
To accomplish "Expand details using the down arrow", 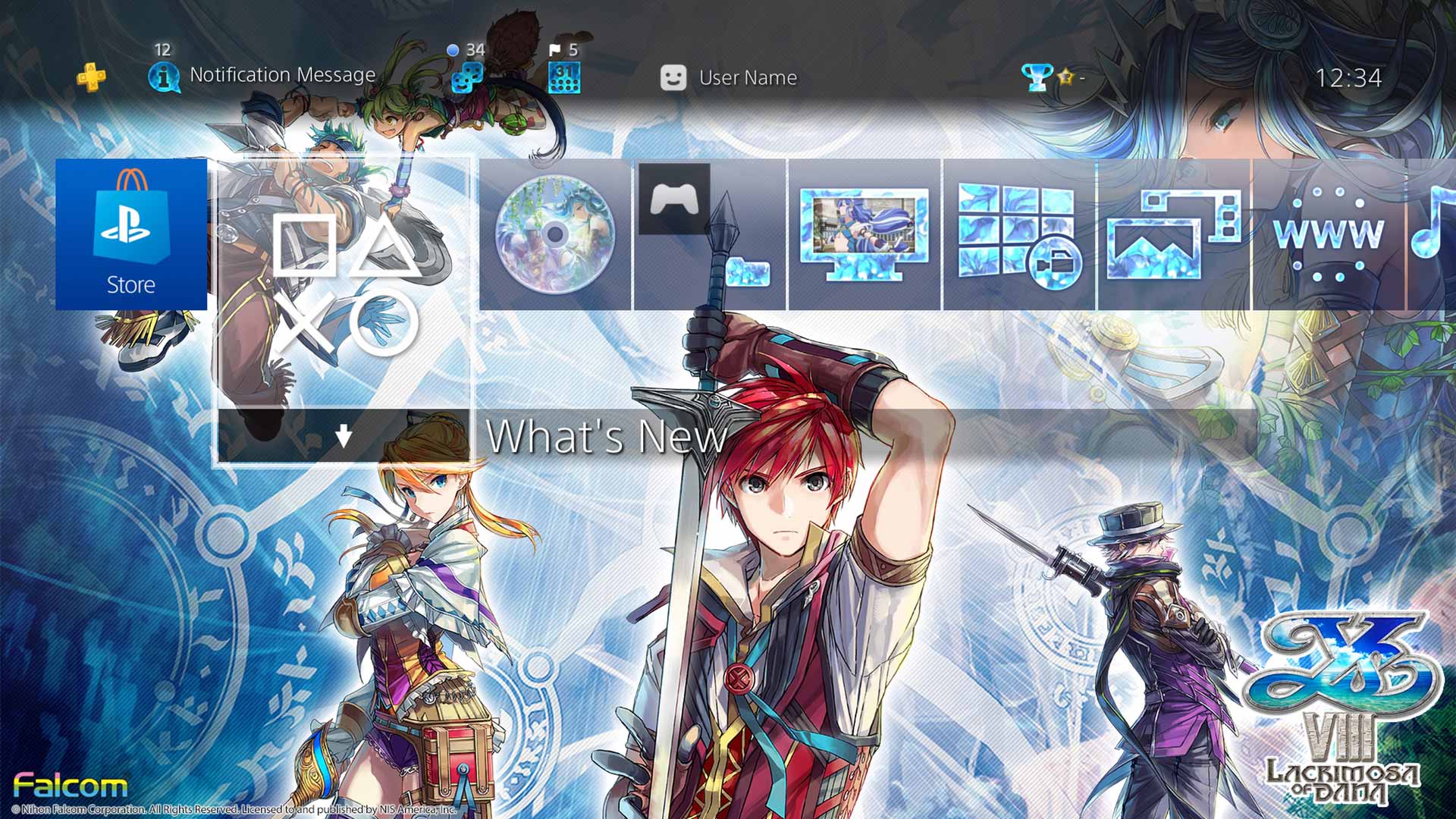I will tap(346, 435).
